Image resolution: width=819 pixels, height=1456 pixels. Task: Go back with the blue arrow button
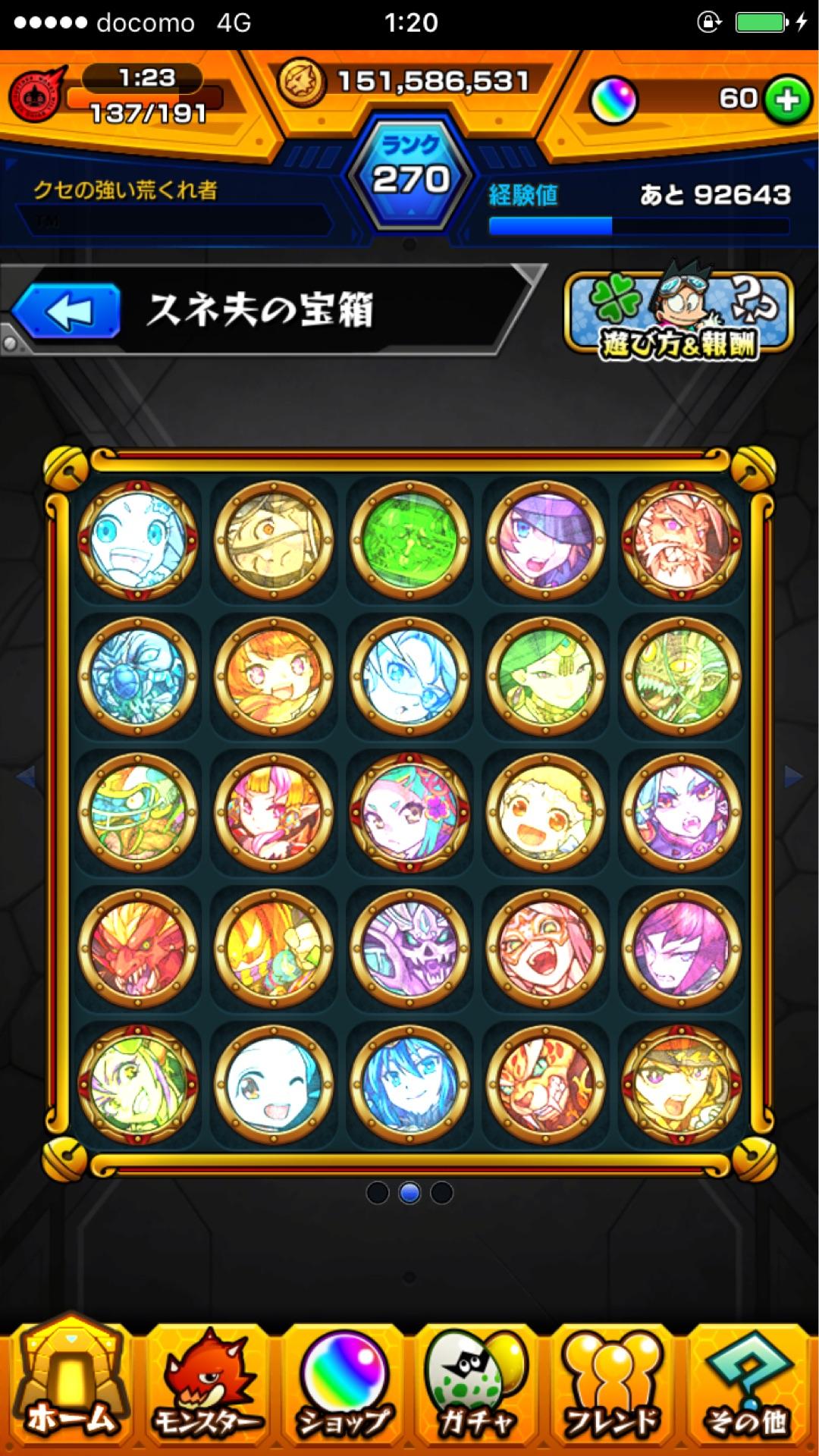click(68, 311)
